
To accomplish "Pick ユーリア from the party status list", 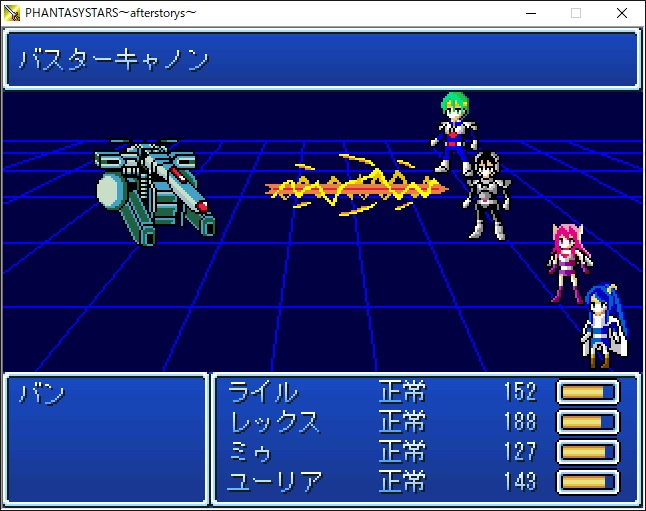I will tap(276, 482).
